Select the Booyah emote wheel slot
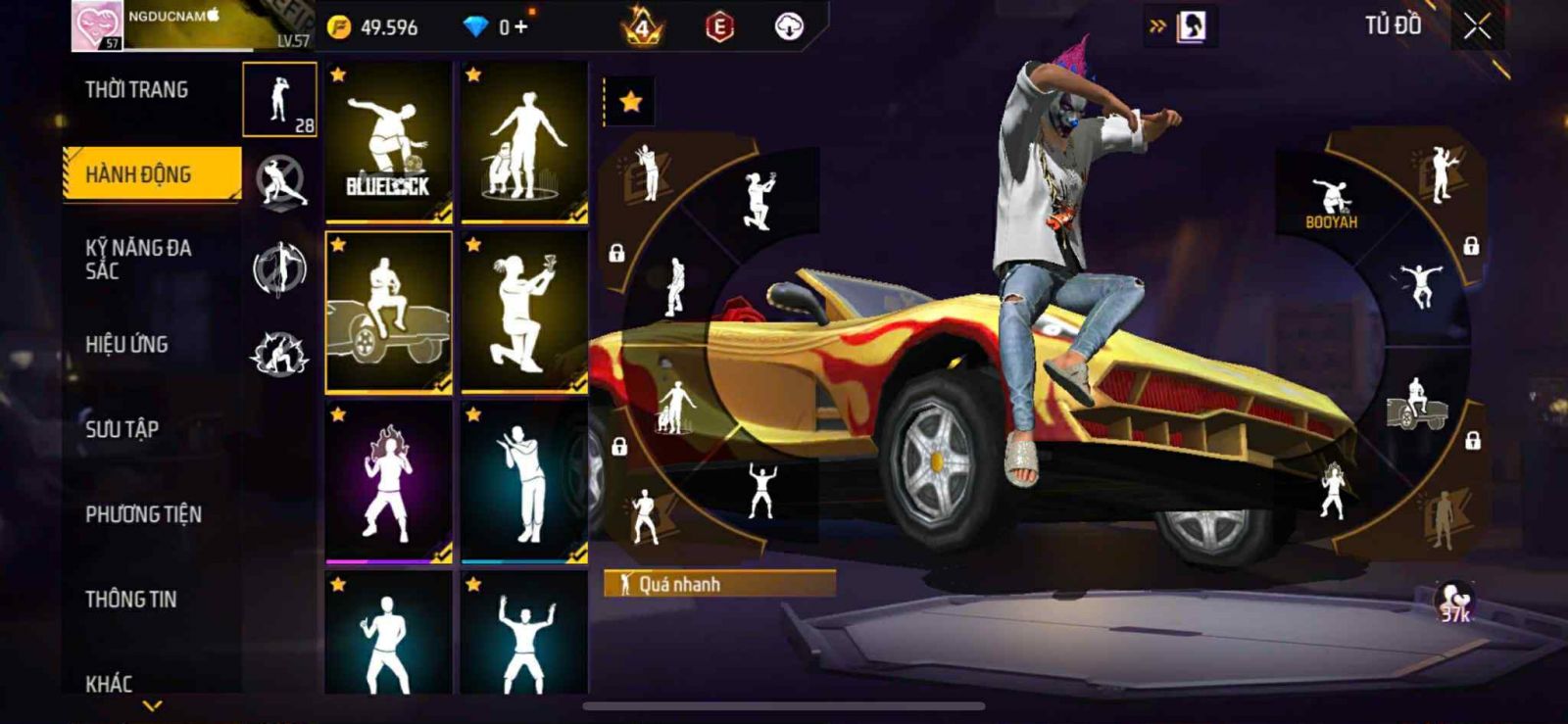 pos(1330,204)
